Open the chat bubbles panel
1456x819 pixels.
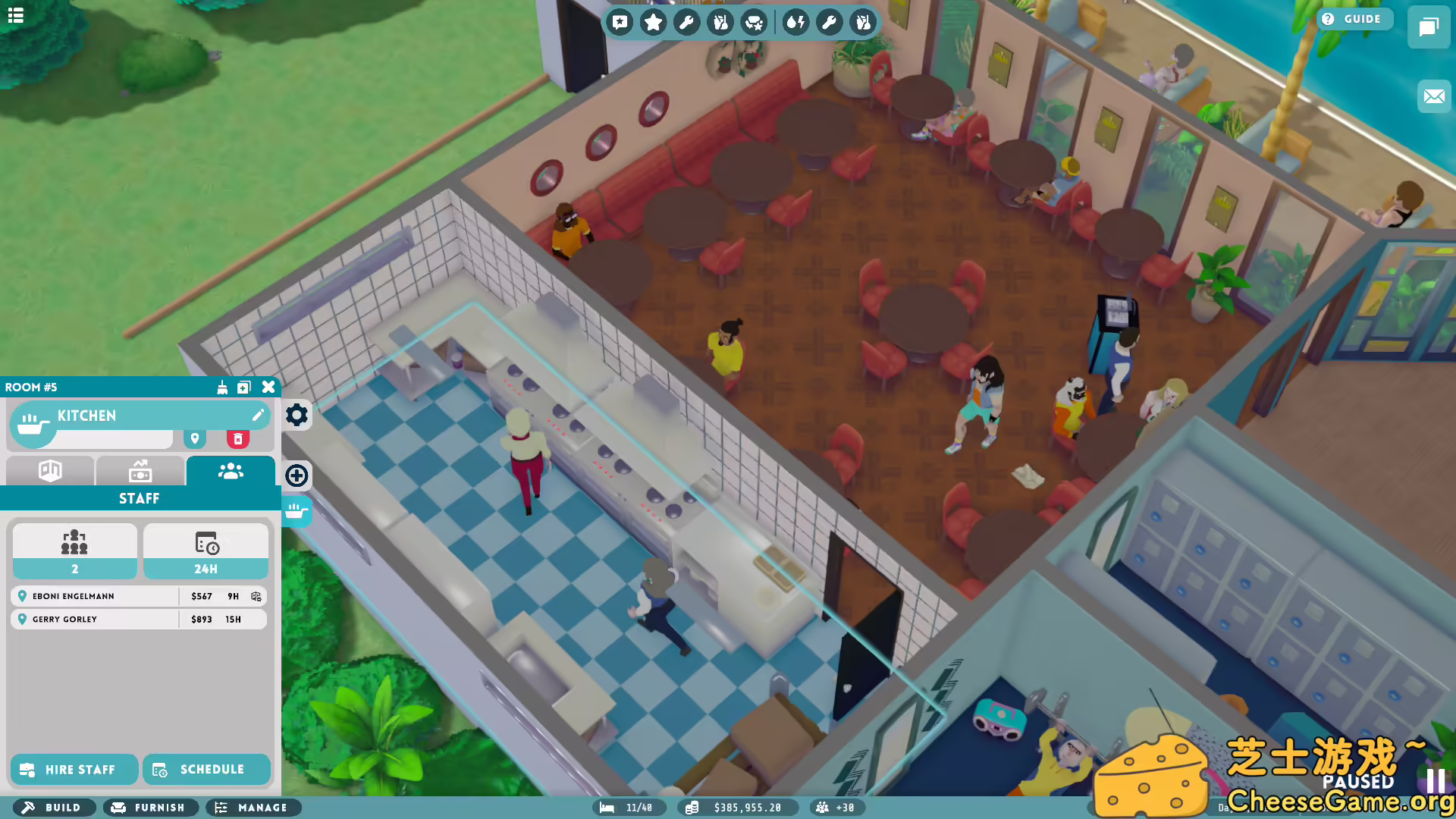1428,27
